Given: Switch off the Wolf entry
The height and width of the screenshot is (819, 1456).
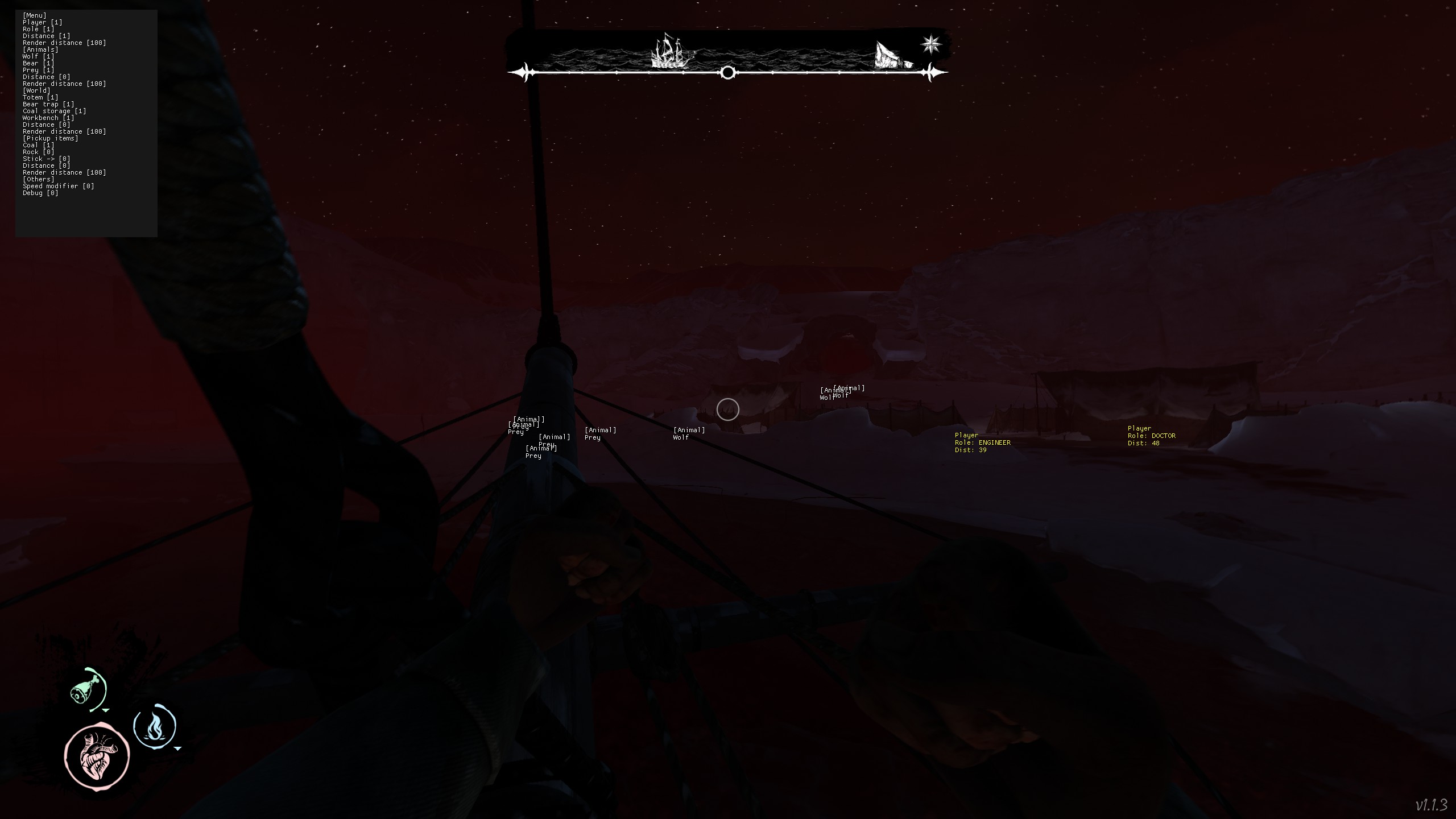Looking at the screenshot, I should click(38, 56).
